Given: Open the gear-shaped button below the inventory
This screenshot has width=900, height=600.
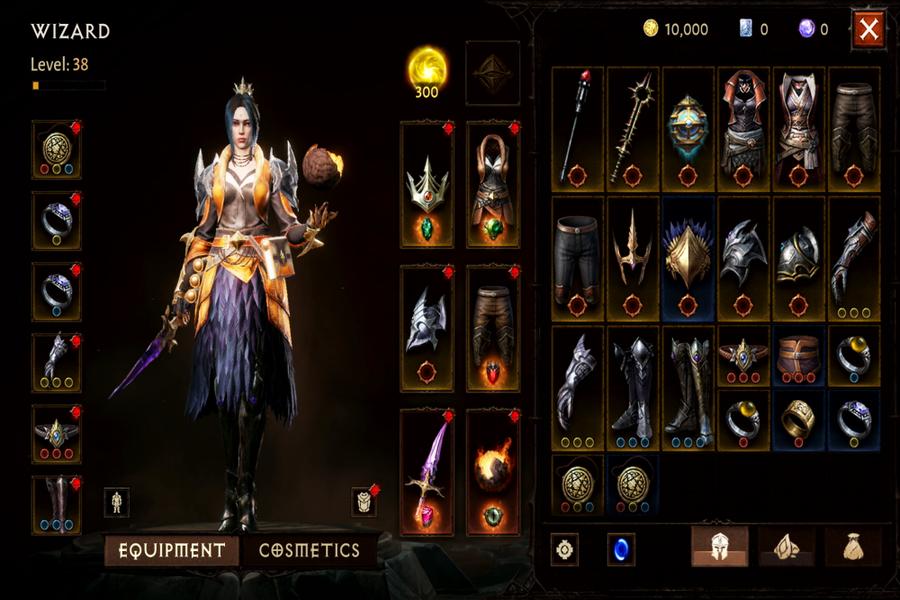Looking at the screenshot, I should pyautogui.click(x=565, y=549).
